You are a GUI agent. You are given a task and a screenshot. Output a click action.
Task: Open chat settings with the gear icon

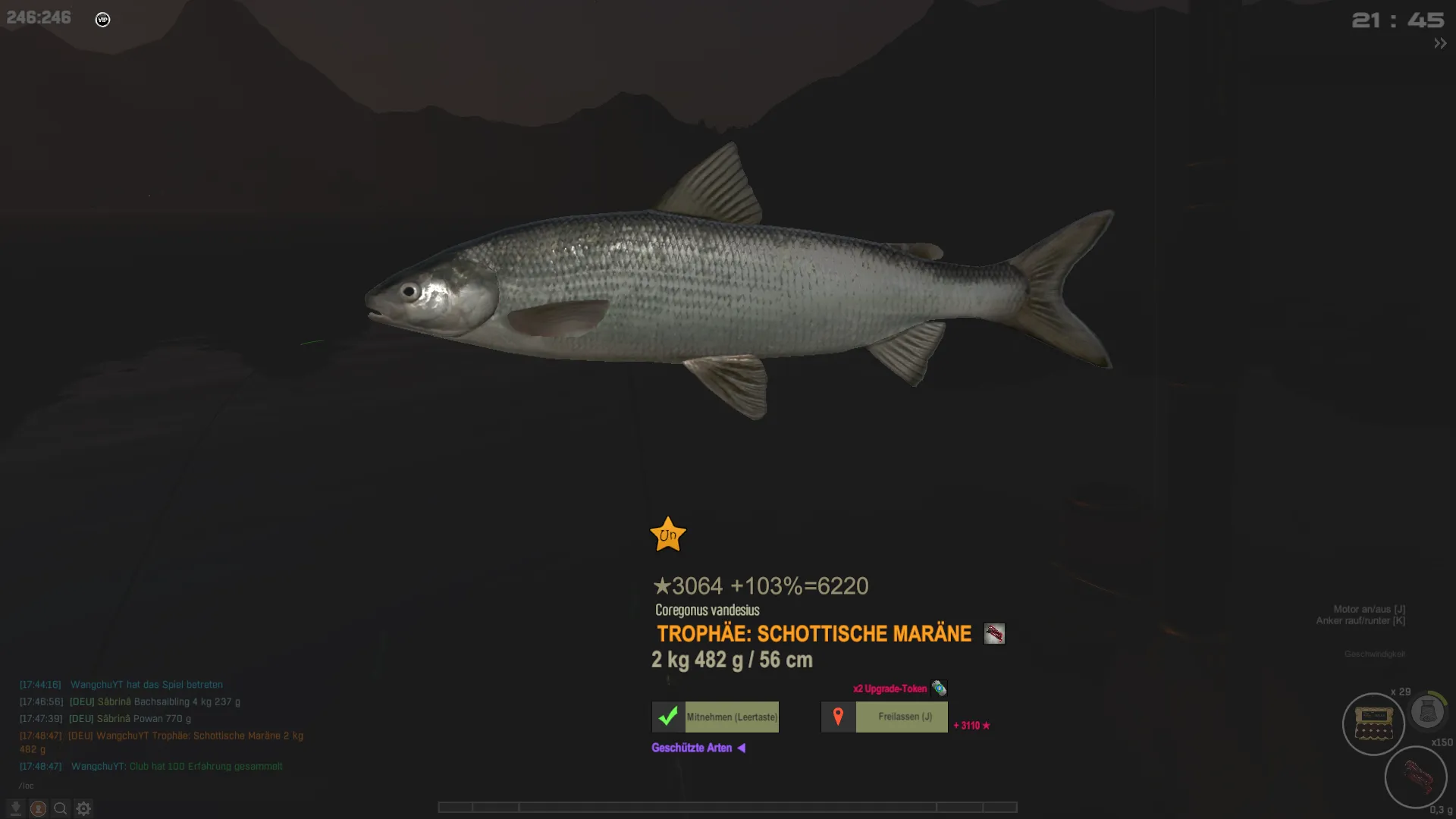tap(83, 808)
